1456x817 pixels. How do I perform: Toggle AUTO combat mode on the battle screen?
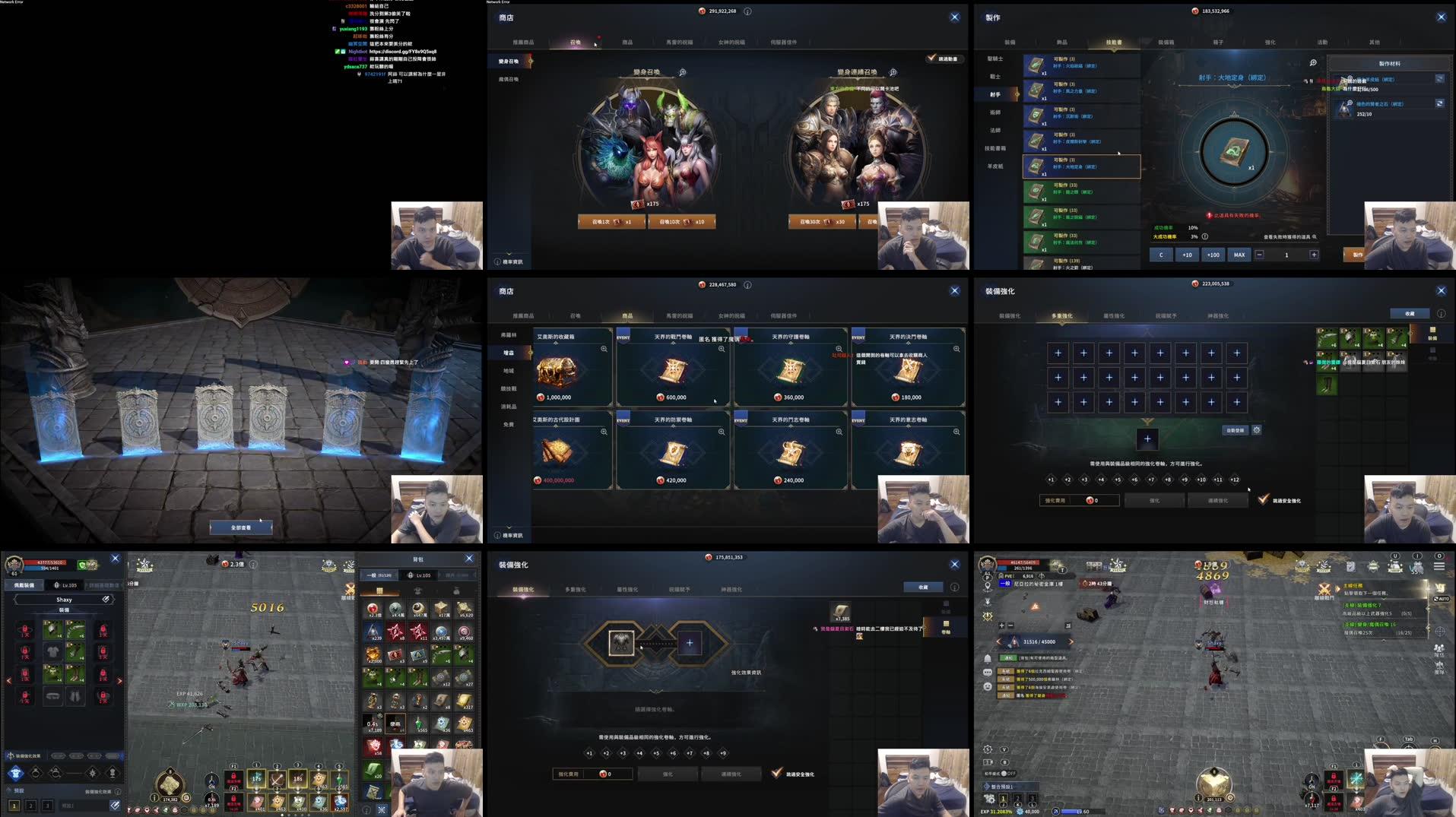[1442, 599]
